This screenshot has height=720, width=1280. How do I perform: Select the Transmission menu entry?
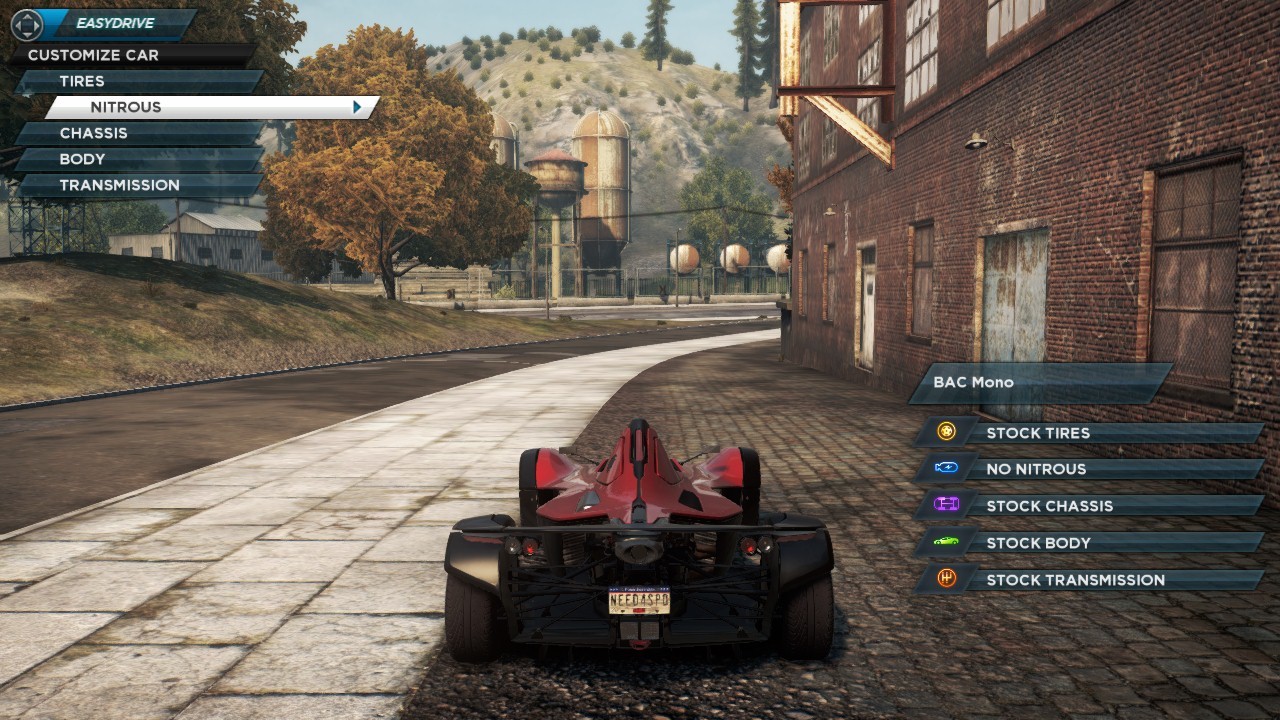(140, 185)
